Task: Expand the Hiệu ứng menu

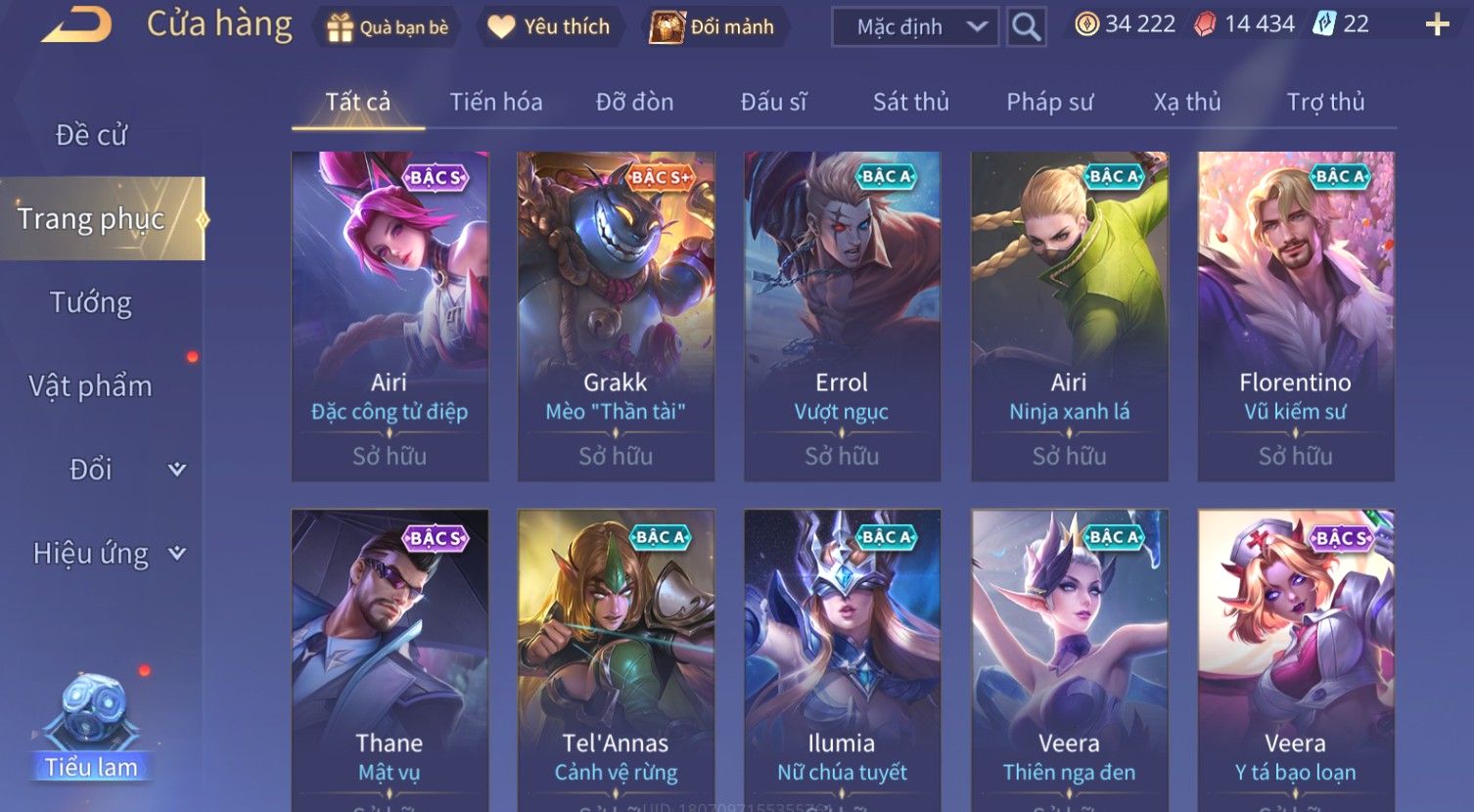Action: pyautogui.click(x=108, y=554)
